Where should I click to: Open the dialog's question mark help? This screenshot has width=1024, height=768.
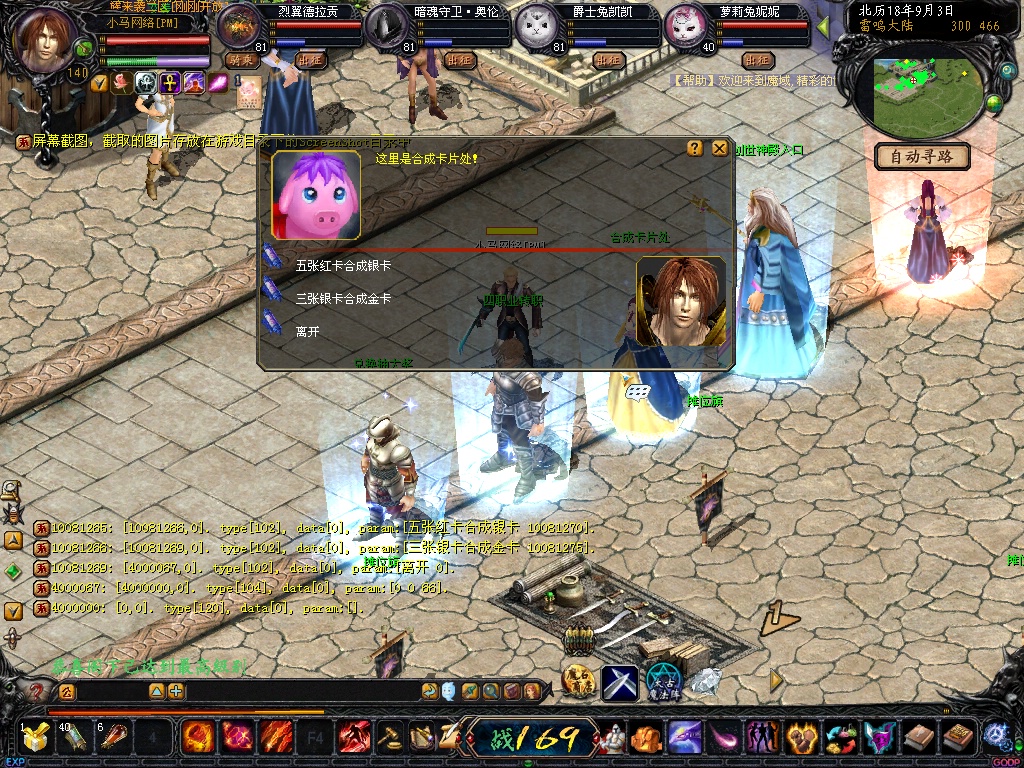695,148
